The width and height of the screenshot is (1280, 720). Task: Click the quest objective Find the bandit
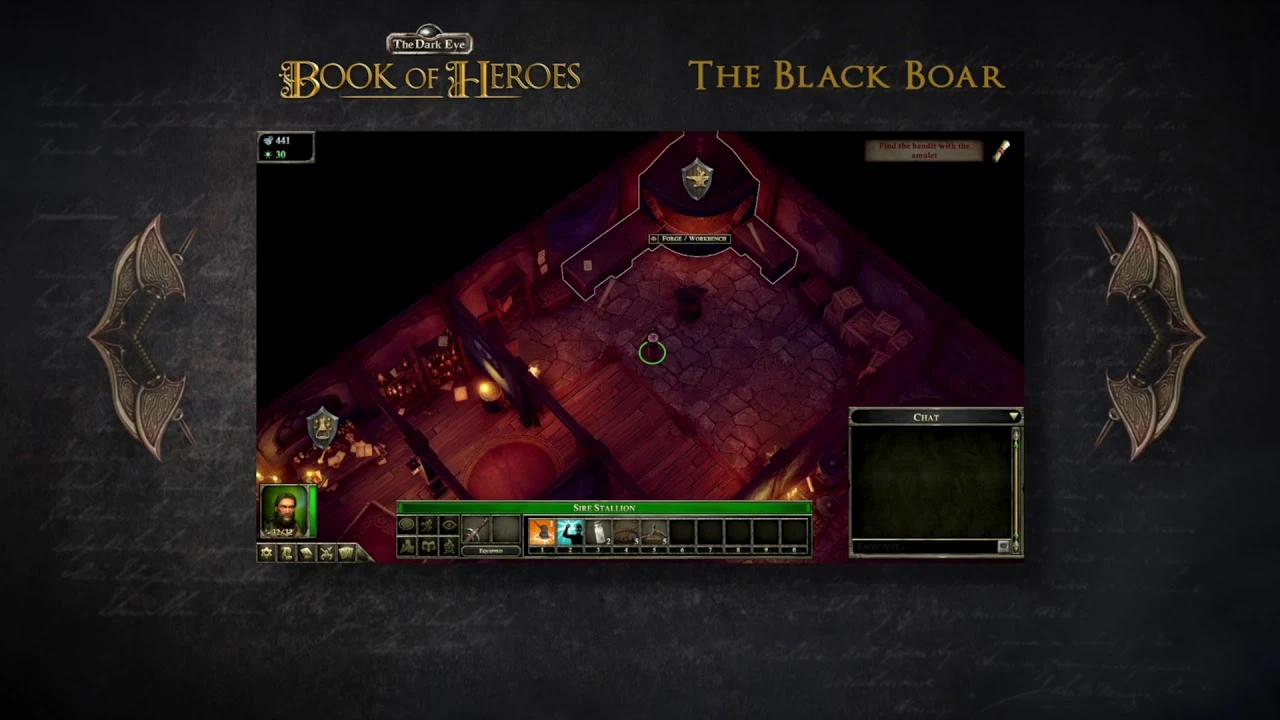pyautogui.click(x=924, y=150)
